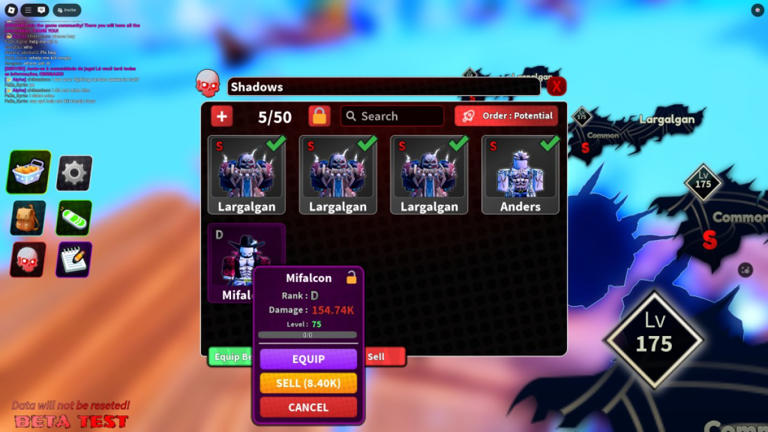Screen dimensions: 768x432
Task: Toggle the lock icon on Mifalcon popup
Action: tap(351, 278)
